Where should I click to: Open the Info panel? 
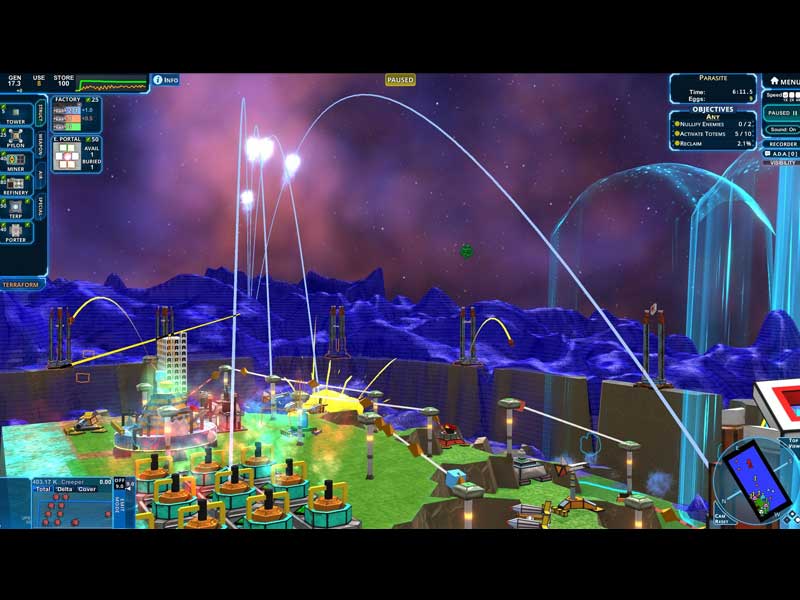[165, 79]
